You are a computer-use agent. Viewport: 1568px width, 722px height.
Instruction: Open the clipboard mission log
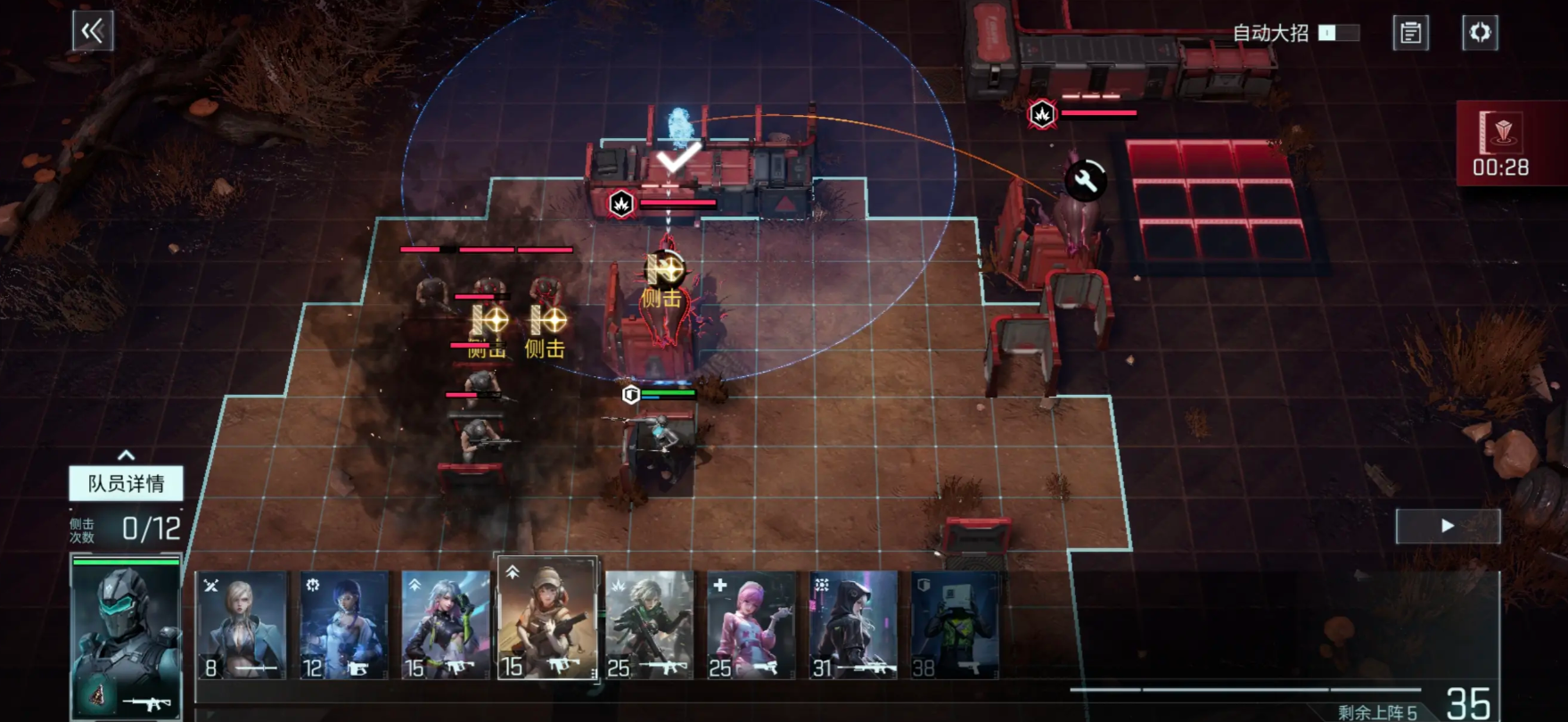coord(1410,33)
